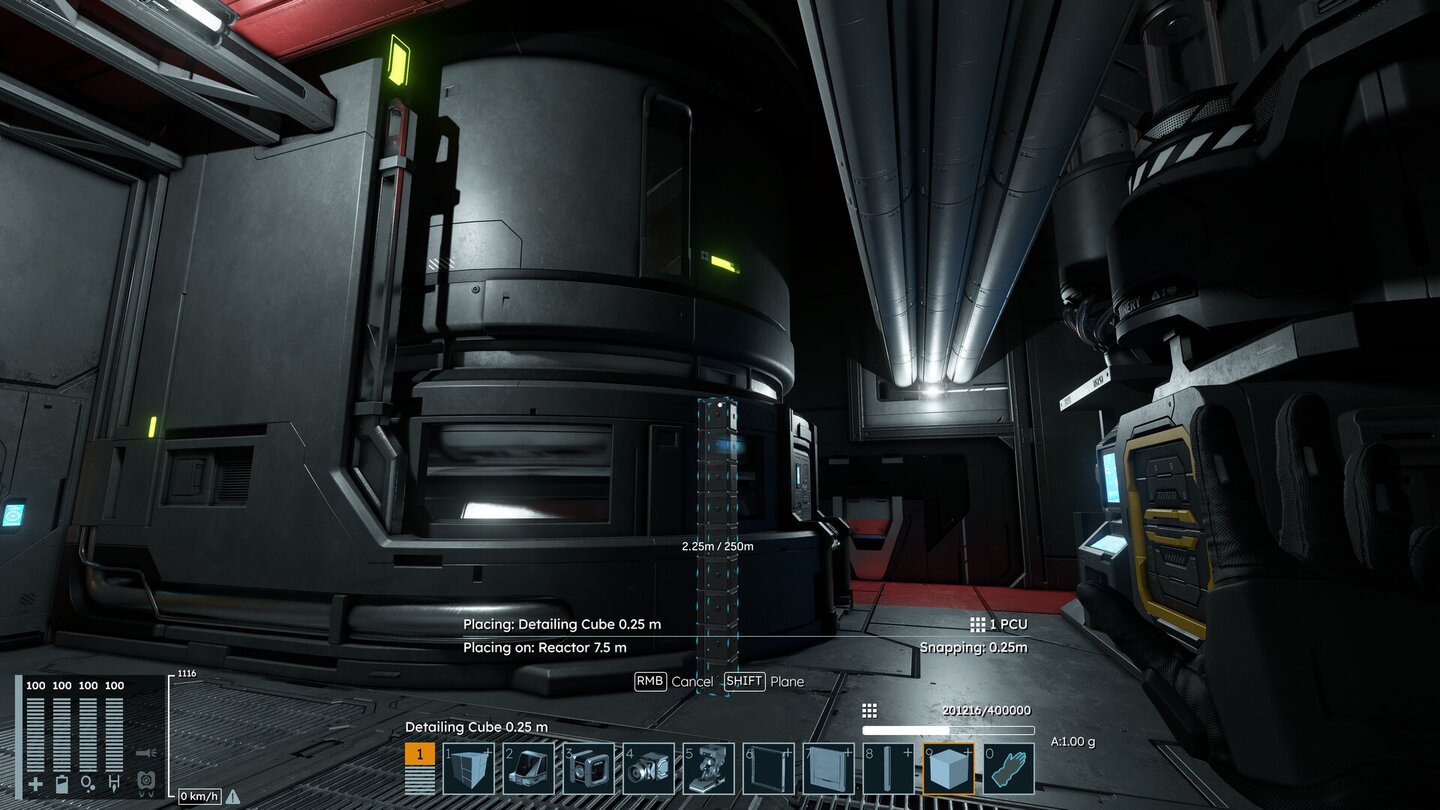Expand block variants via plus on slot 6
This screenshot has width=1440, height=810.
click(789, 753)
